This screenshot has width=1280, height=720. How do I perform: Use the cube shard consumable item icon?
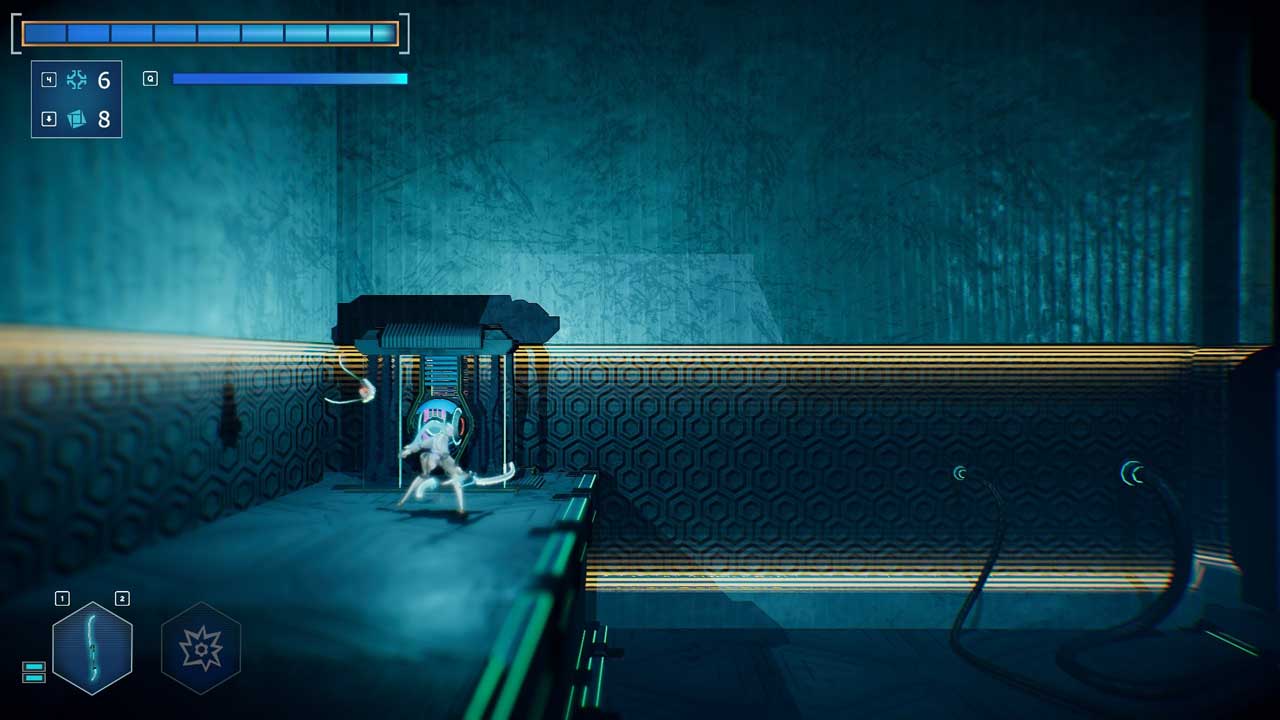tap(77, 119)
